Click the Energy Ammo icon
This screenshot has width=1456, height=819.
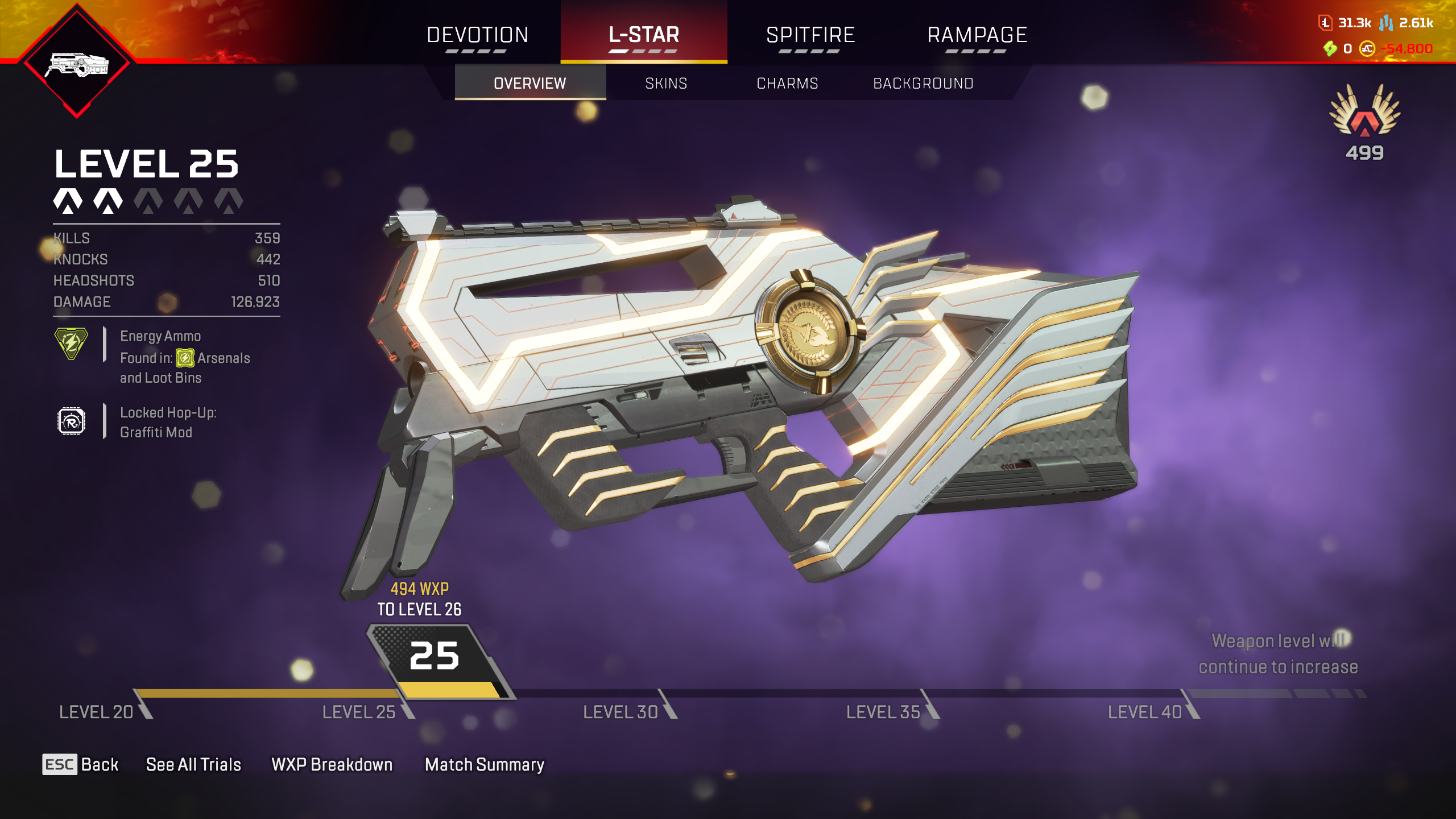point(71,343)
